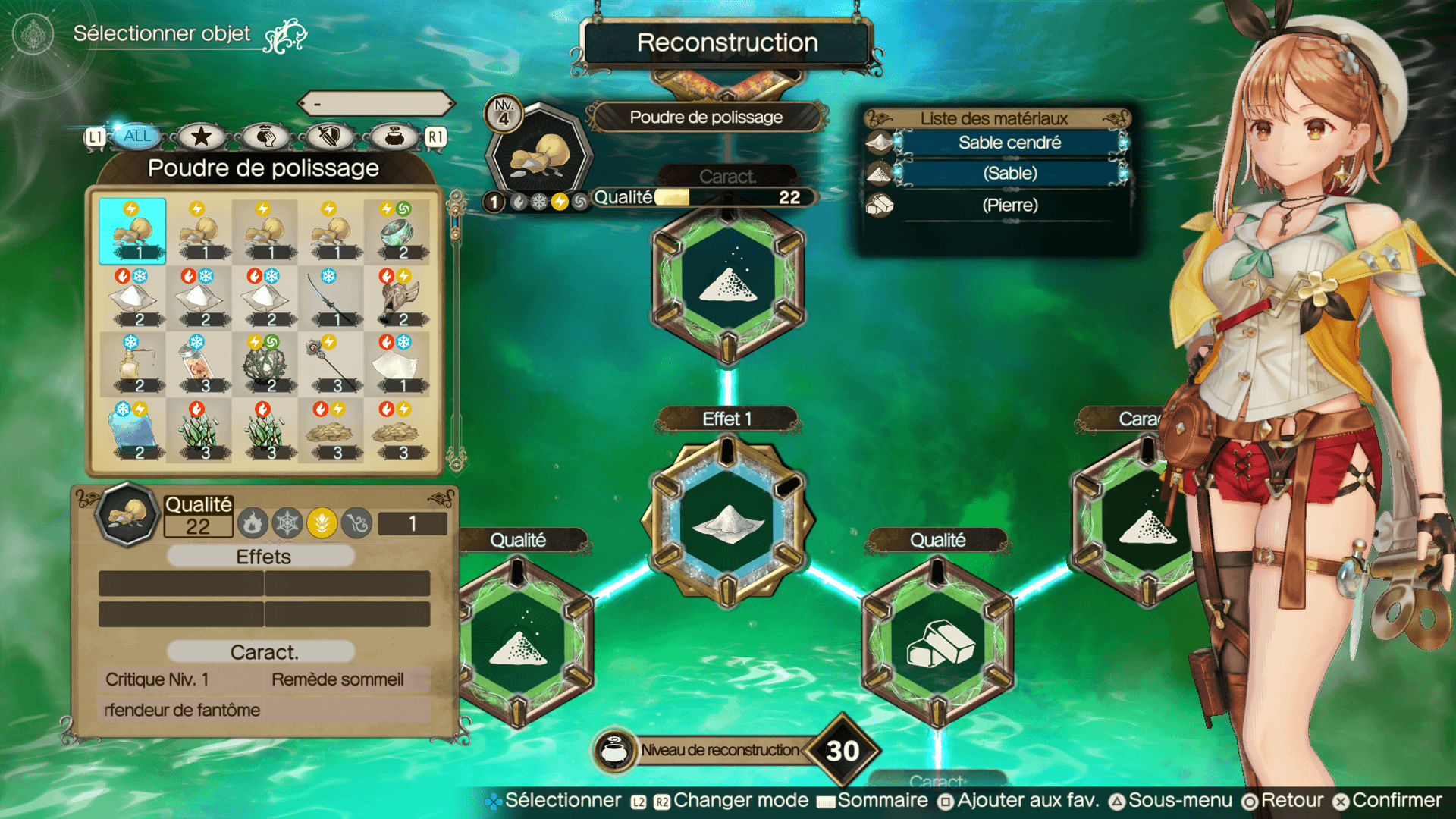Open the star favorites tab
The height and width of the screenshot is (819, 1456).
tap(201, 136)
